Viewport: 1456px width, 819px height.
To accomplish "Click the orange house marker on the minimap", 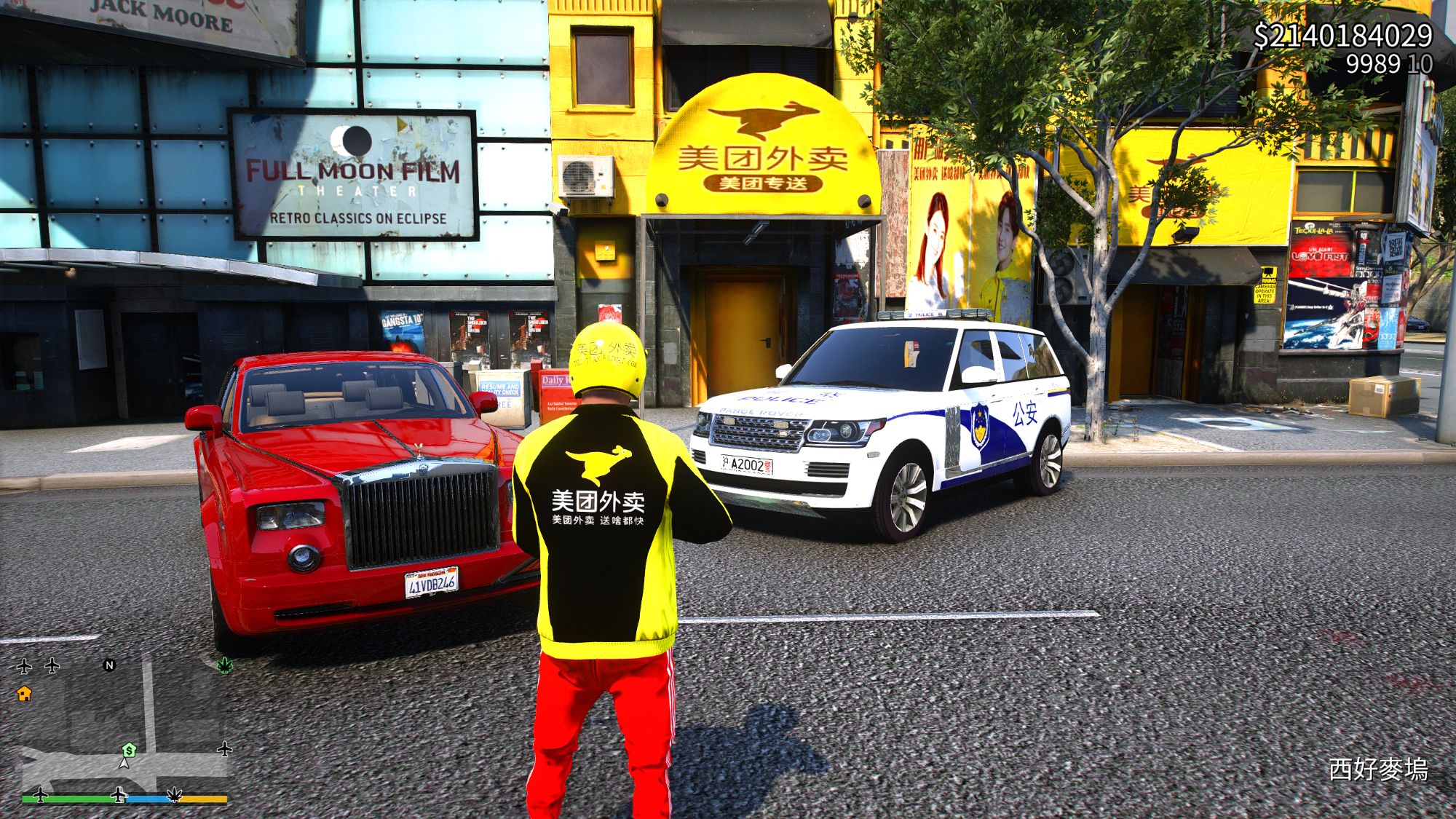I will [24, 693].
